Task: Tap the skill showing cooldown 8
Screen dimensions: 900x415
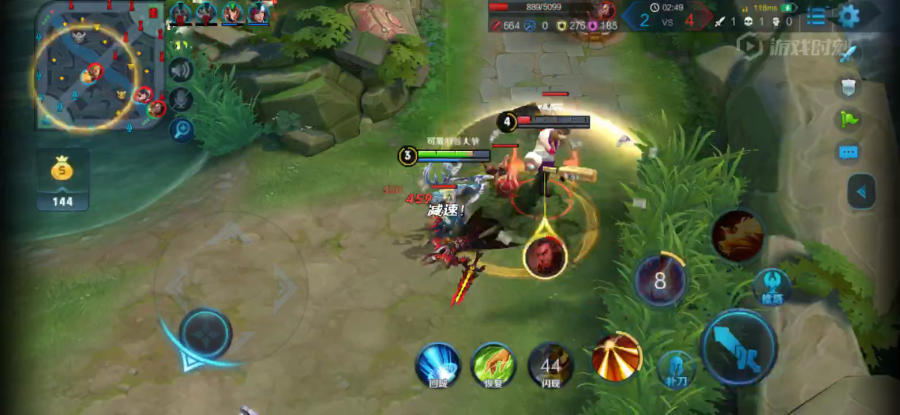Action: 660,279
